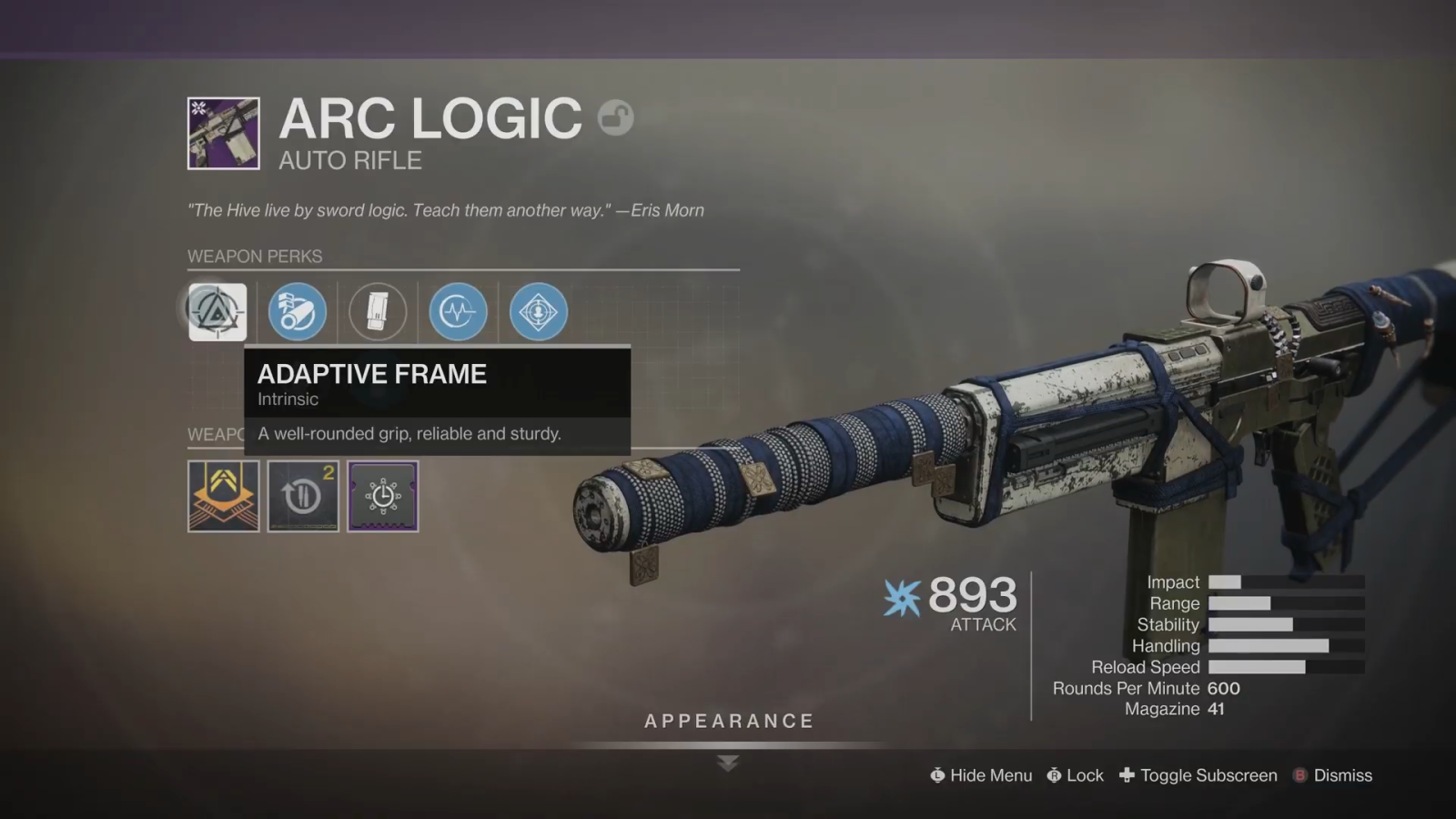Open the orange chevron upgrade slot
This screenshot has width=1456, height=819.
223,496
